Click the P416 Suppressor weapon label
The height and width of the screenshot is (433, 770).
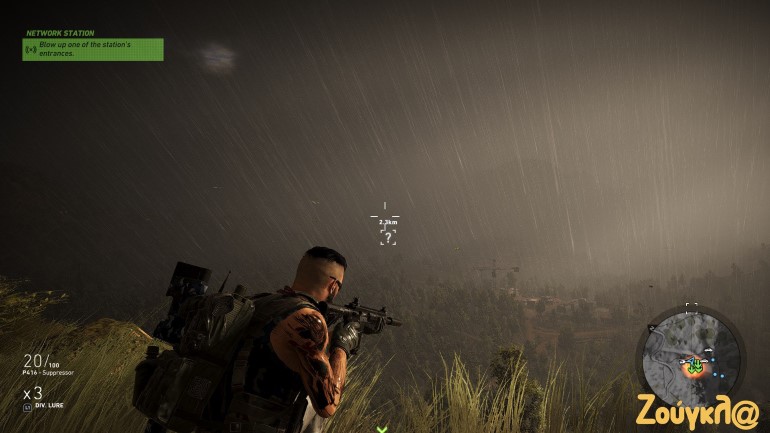(x=48, y=373)
